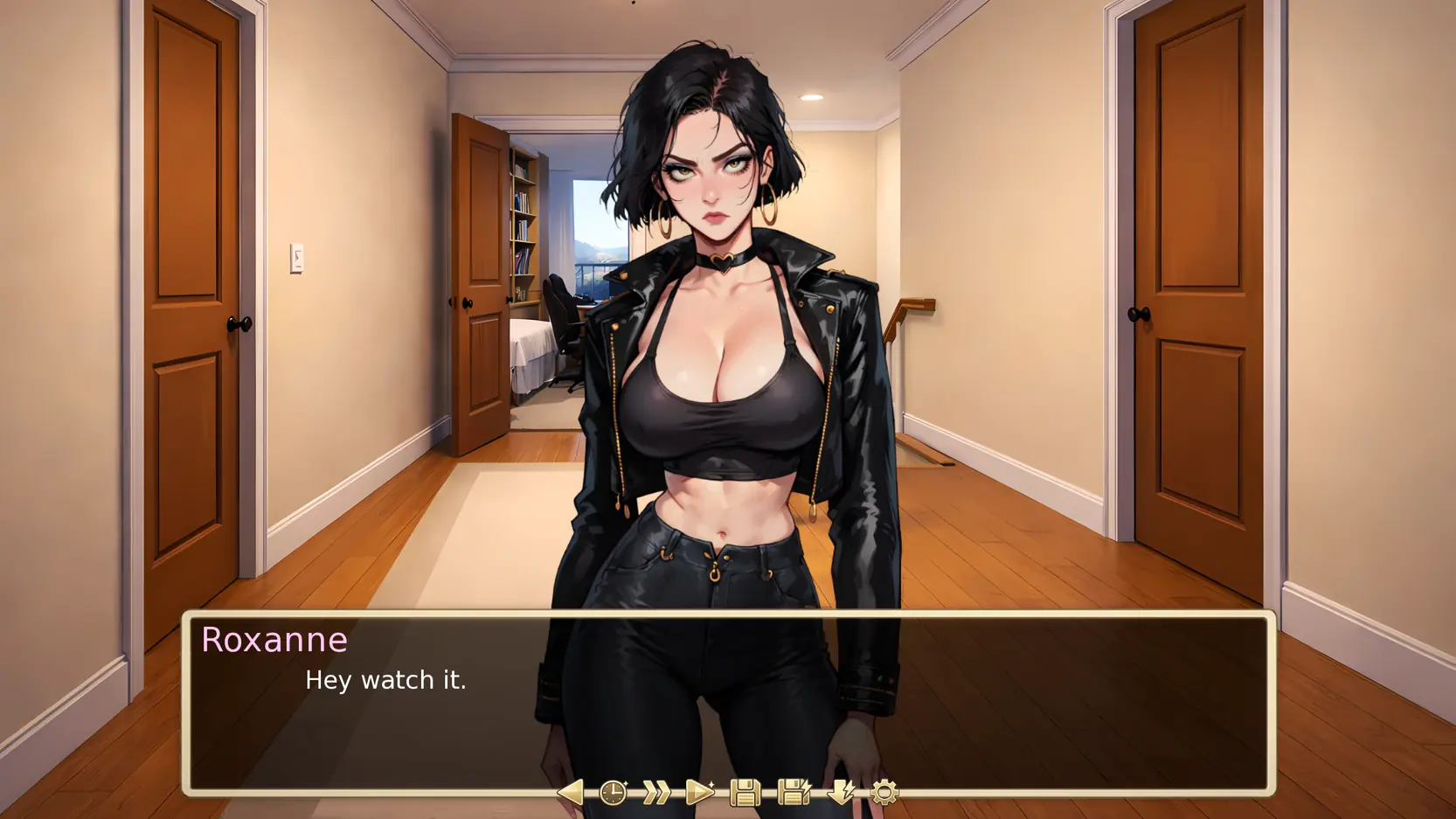1456x819 pixels.
Task: Open dialogue history via the clock icon
Action: coord(614,793)
